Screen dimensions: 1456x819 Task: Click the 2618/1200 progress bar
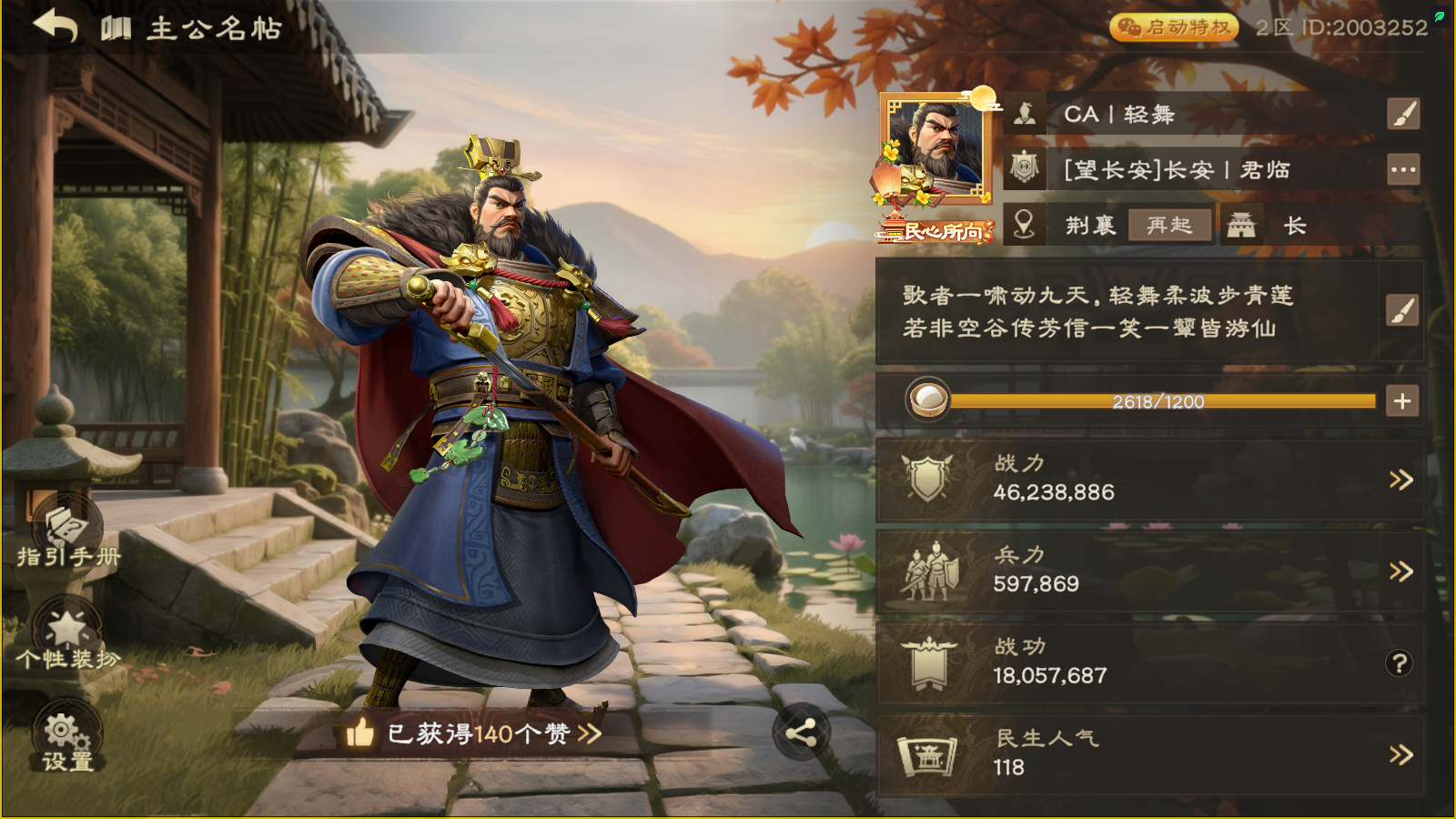click(x=1160, y=399)
